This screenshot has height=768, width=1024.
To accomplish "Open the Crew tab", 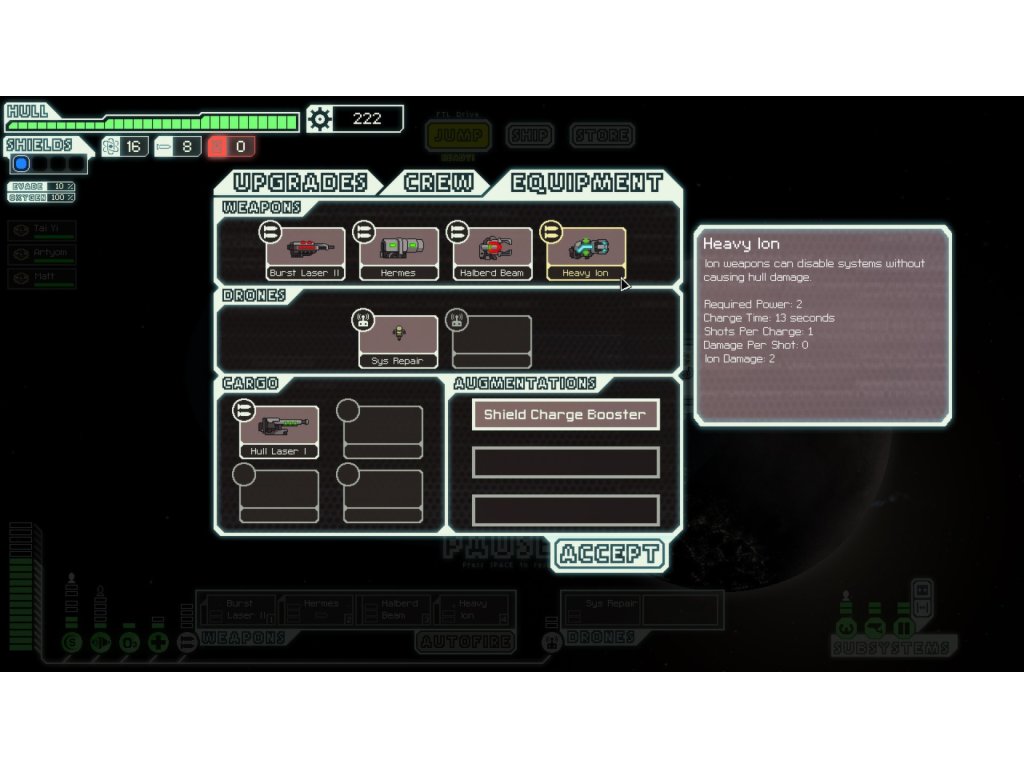I will [x=438, y=183].
